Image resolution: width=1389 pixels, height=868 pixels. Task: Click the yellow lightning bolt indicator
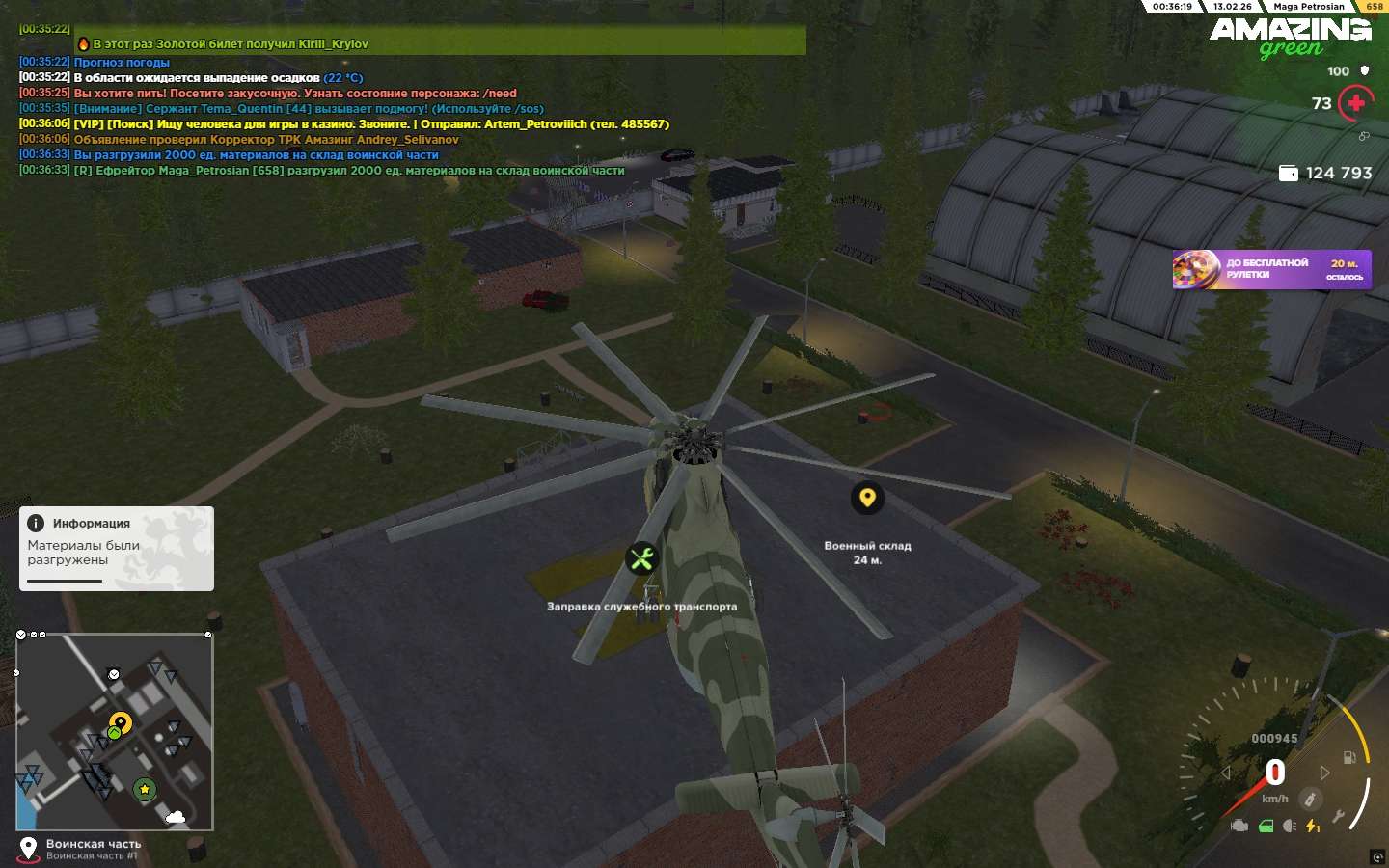[1313, 826]
